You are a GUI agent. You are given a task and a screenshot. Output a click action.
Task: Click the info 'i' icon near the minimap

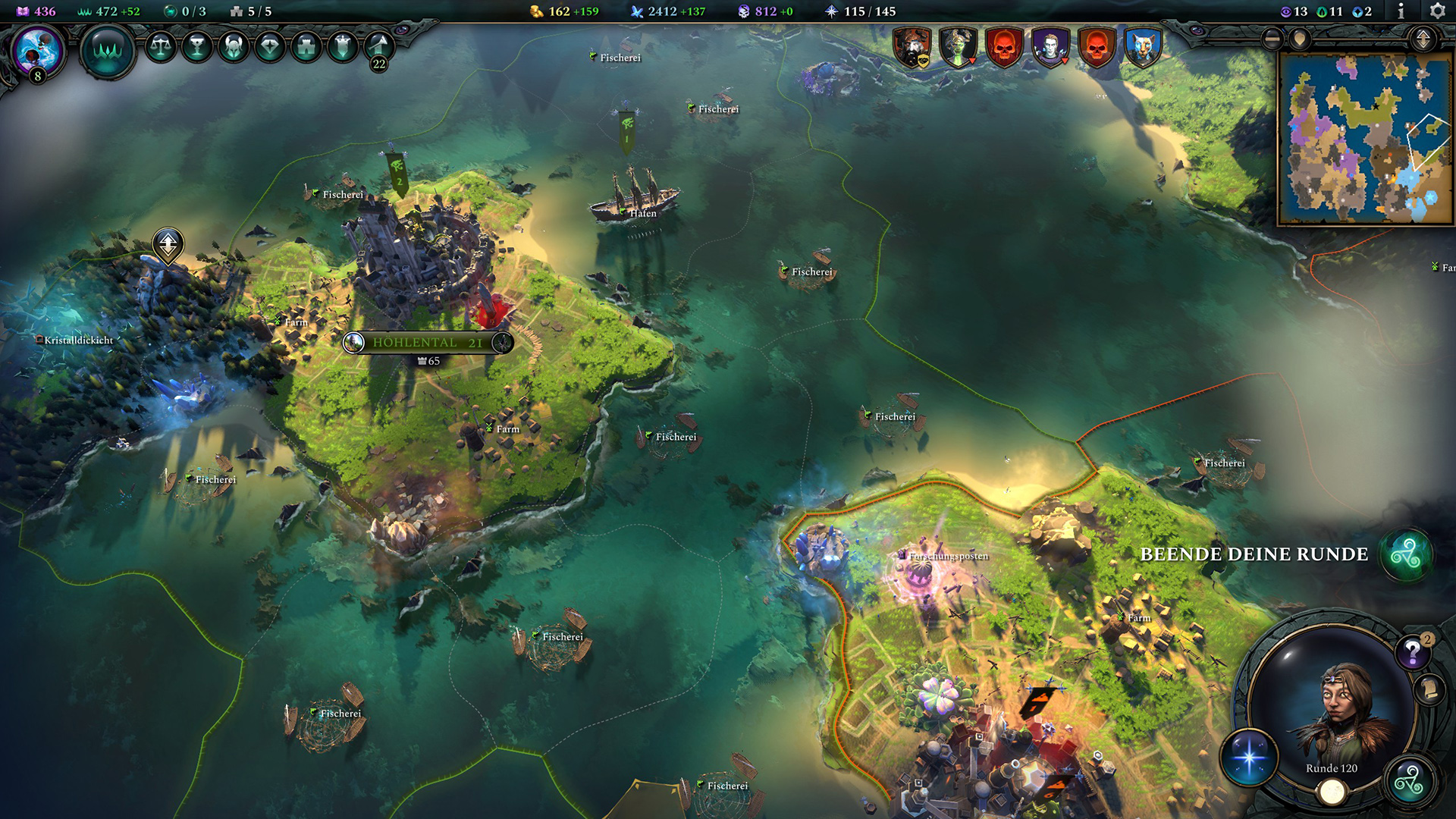tap(1401, 11)
